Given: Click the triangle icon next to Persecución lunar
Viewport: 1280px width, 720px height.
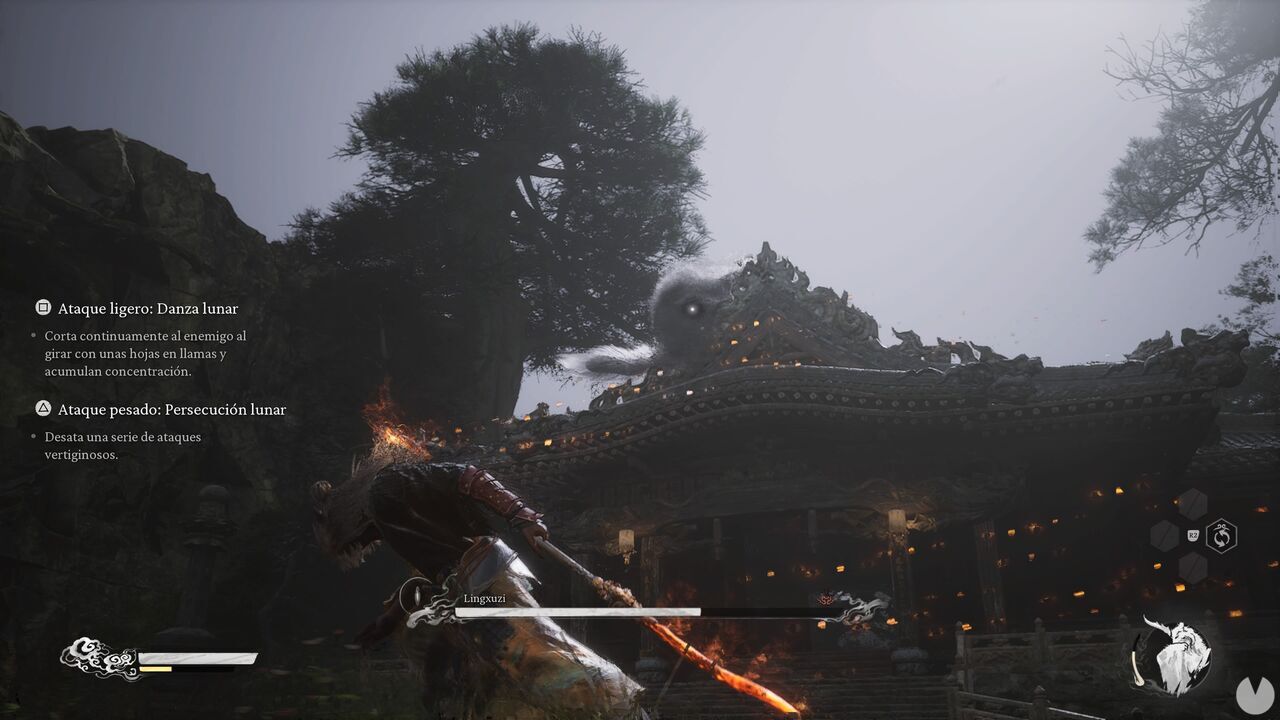Looking at the screenshot, I should (x=42, y=409).
